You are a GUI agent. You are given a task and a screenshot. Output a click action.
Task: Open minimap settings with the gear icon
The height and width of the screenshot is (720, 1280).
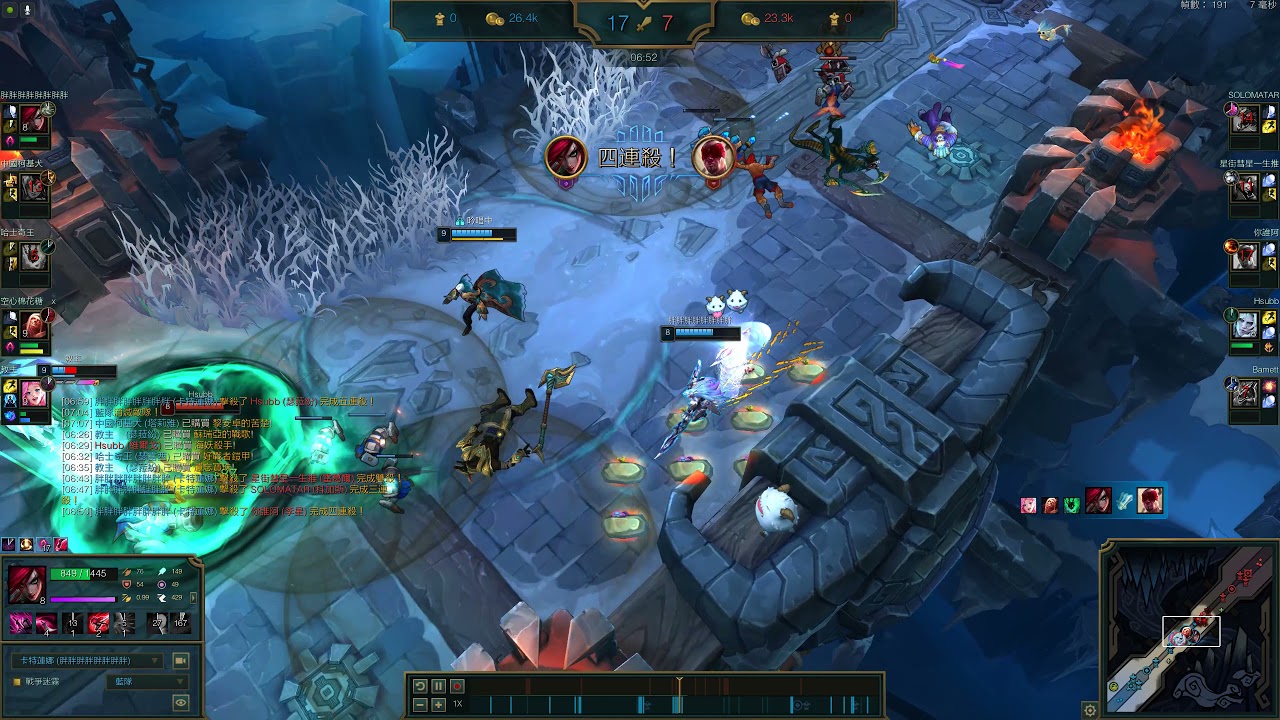1090,710
